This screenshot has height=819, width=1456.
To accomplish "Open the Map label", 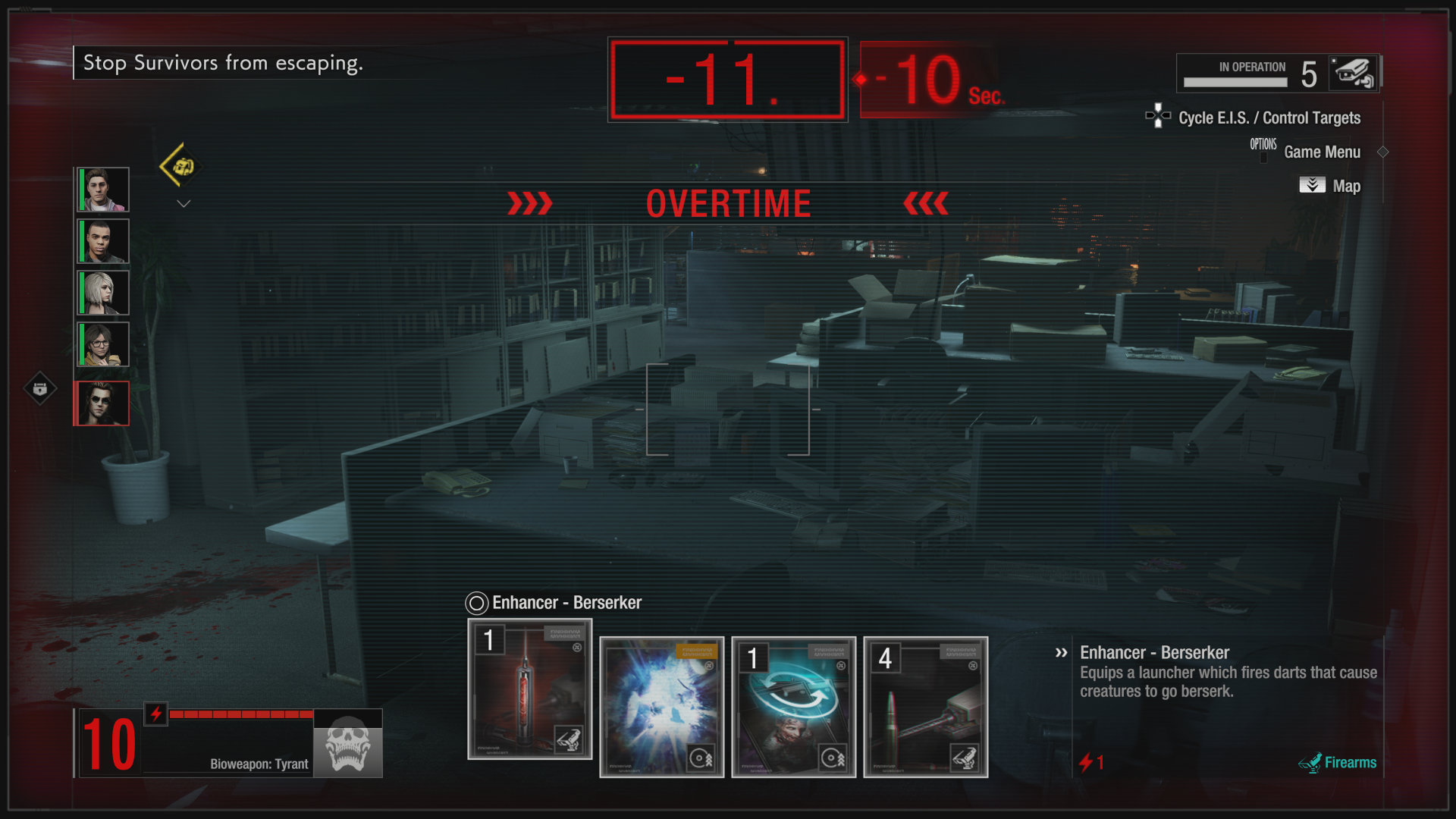I will coord(1346,186).
